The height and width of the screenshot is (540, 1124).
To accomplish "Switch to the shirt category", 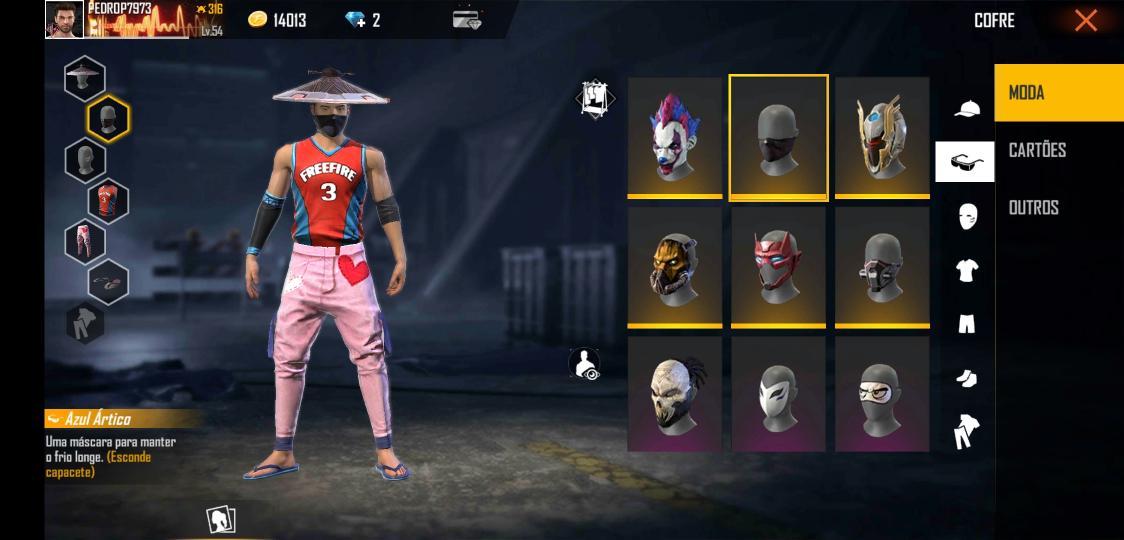I will [966, 270].
